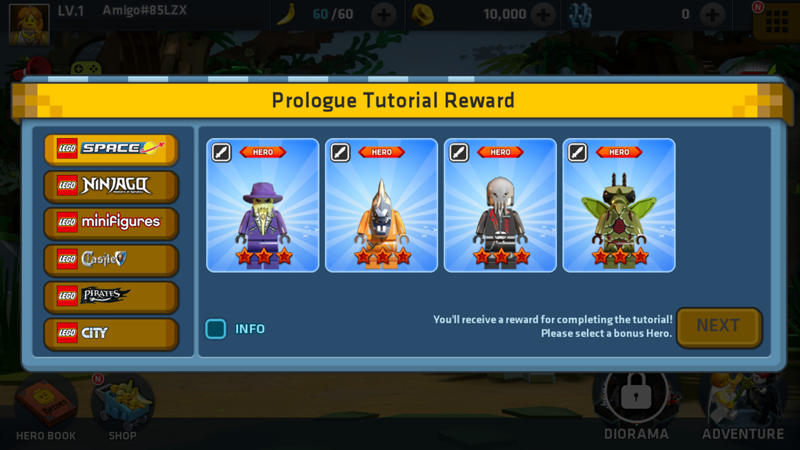
Task: Open the Hero Book
Action: (x=45, y=407)
